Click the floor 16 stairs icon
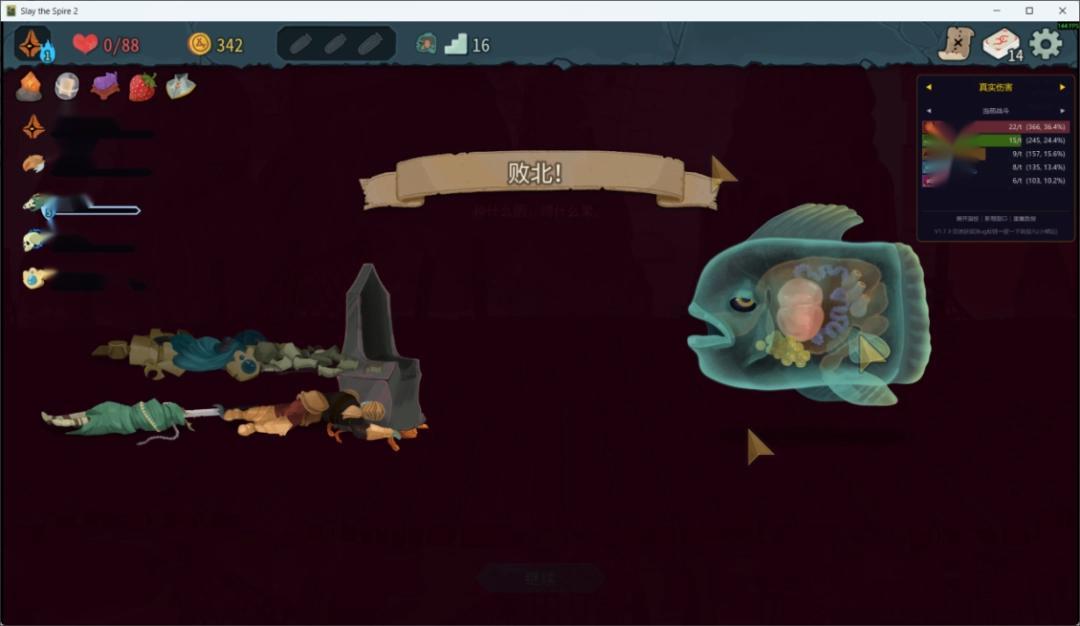The width and height of the screenshot is (1080, 626). [x=456, y=44]
